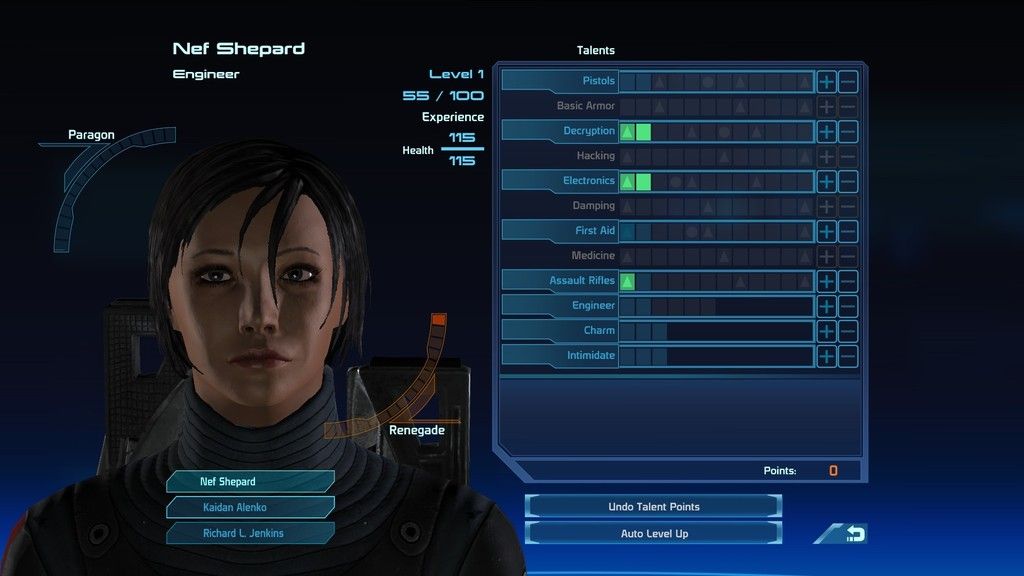This screenshot has height=576, width=1024.
Task: Add a point to Assault Rifles
Action: pyautogui.click(x=826, y=281)
